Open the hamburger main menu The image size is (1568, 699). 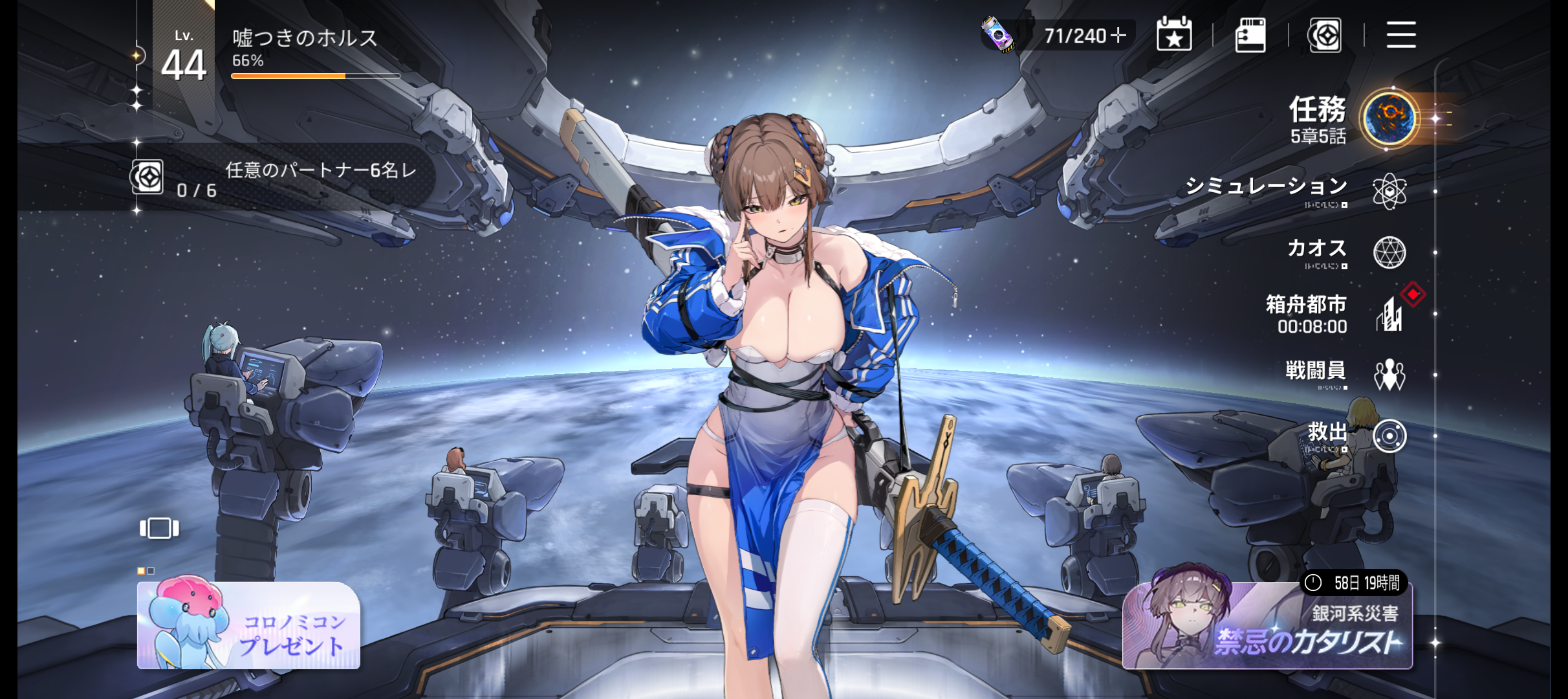click(1401, 35)
